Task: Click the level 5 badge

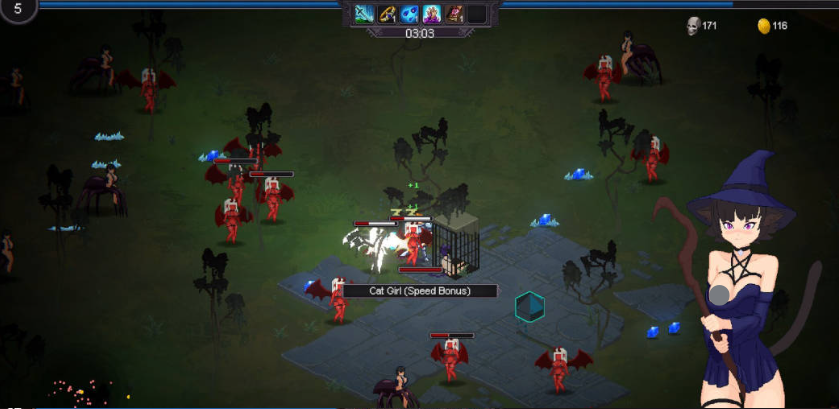Action: click(18, 9)
